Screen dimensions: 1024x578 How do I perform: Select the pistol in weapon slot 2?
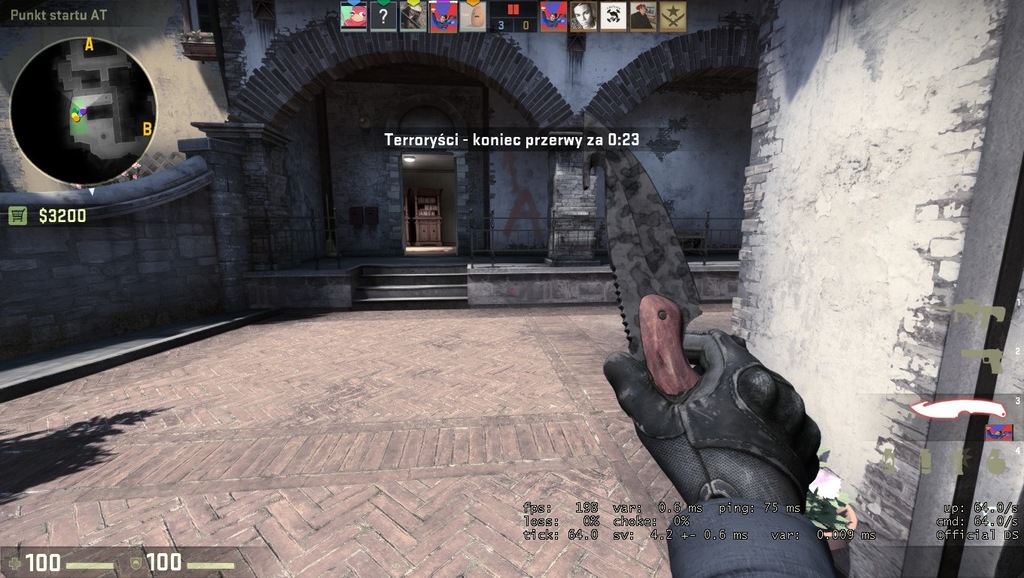990,360
